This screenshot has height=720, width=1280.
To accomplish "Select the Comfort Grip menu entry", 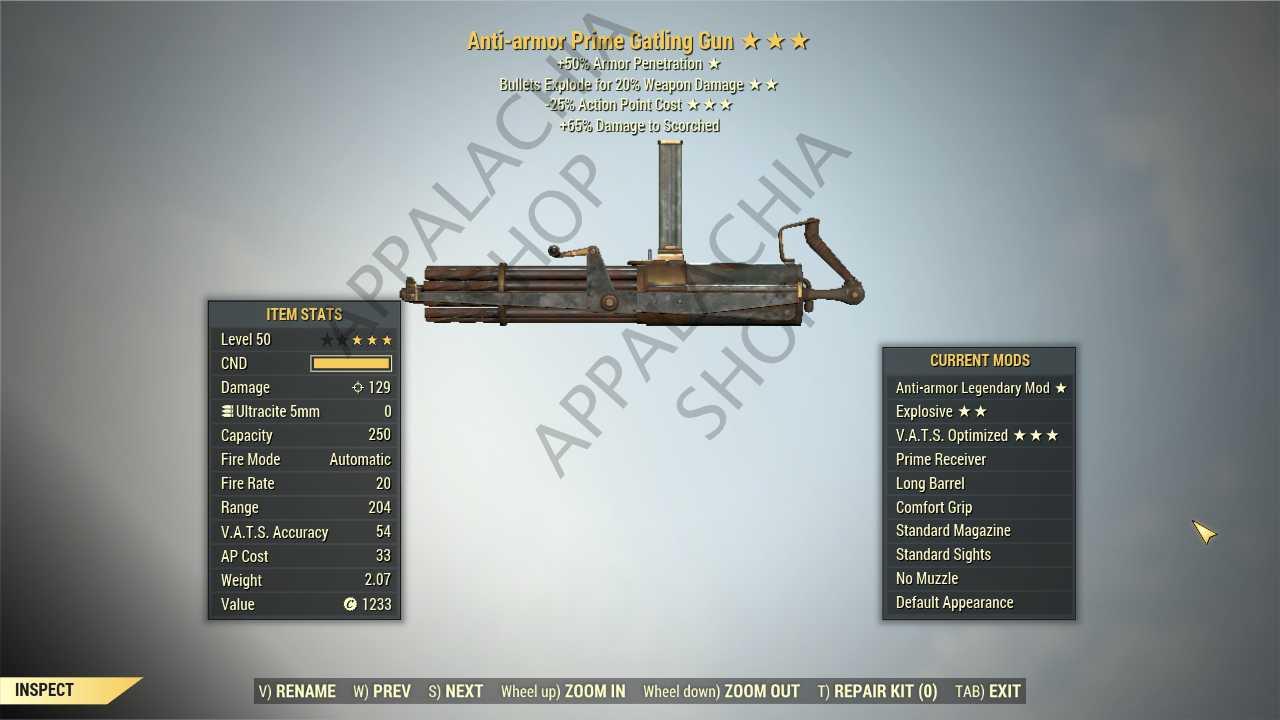I will (x=933, y=507).
